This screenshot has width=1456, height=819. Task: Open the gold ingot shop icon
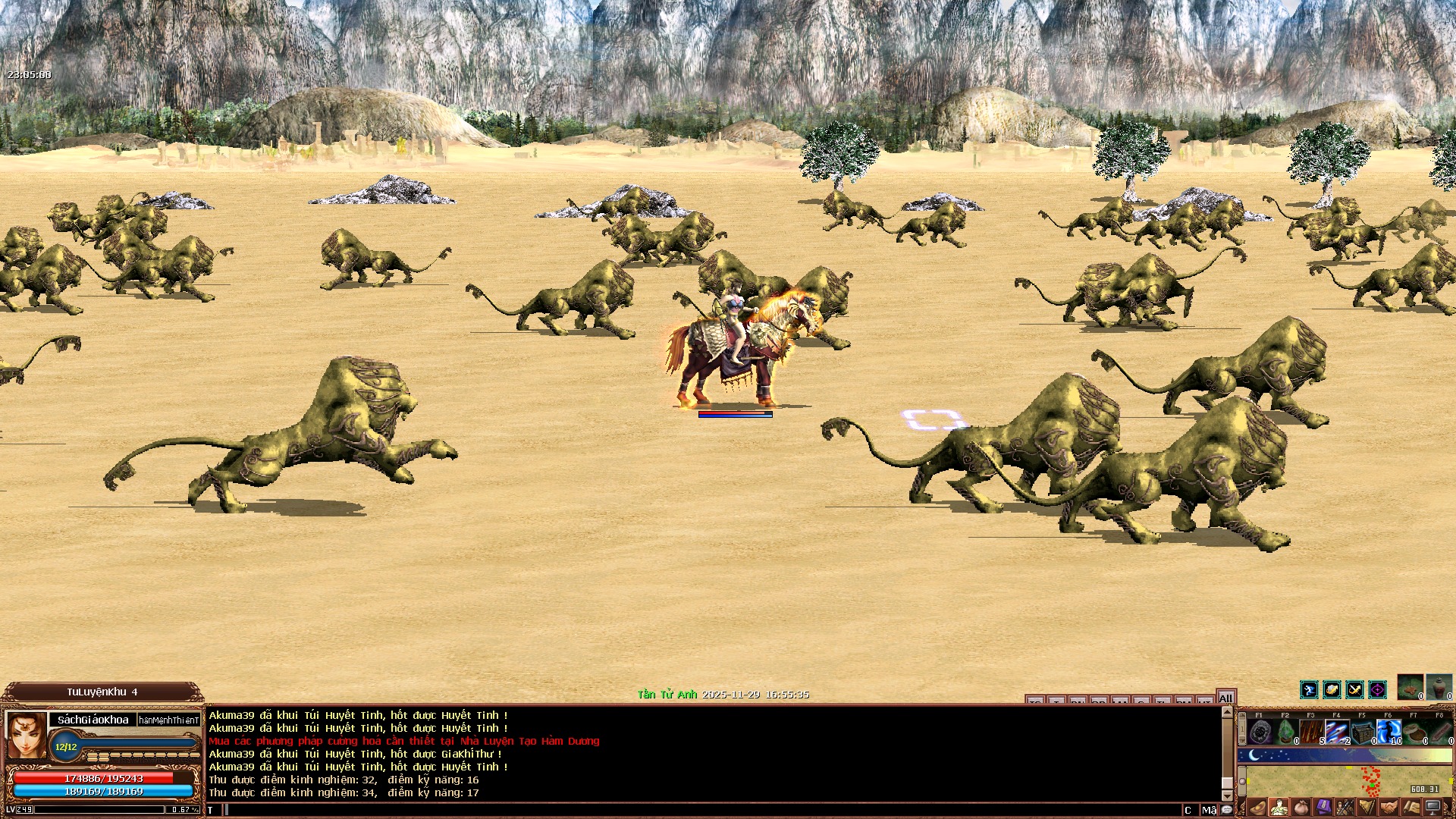1257,807
